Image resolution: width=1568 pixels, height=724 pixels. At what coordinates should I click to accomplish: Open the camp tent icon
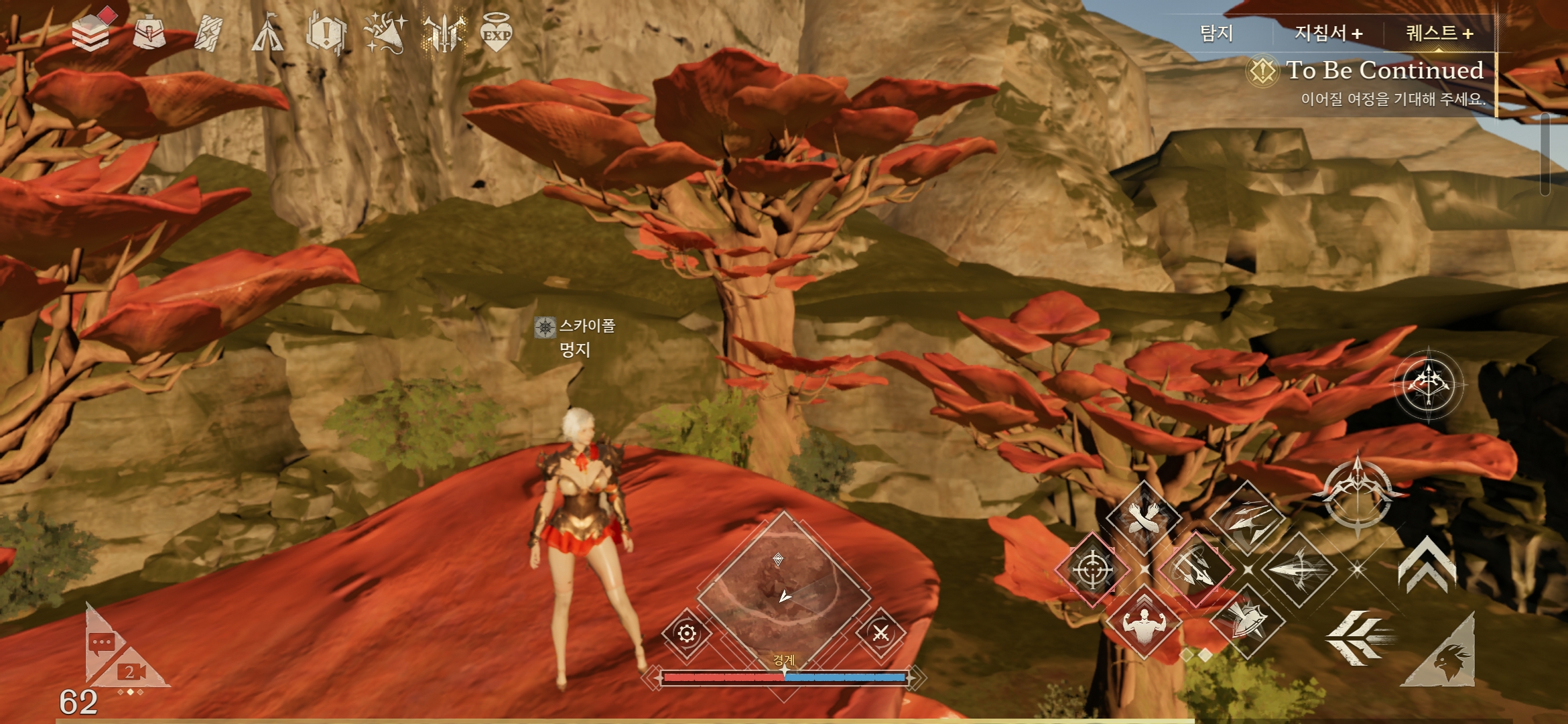[267, 33]
